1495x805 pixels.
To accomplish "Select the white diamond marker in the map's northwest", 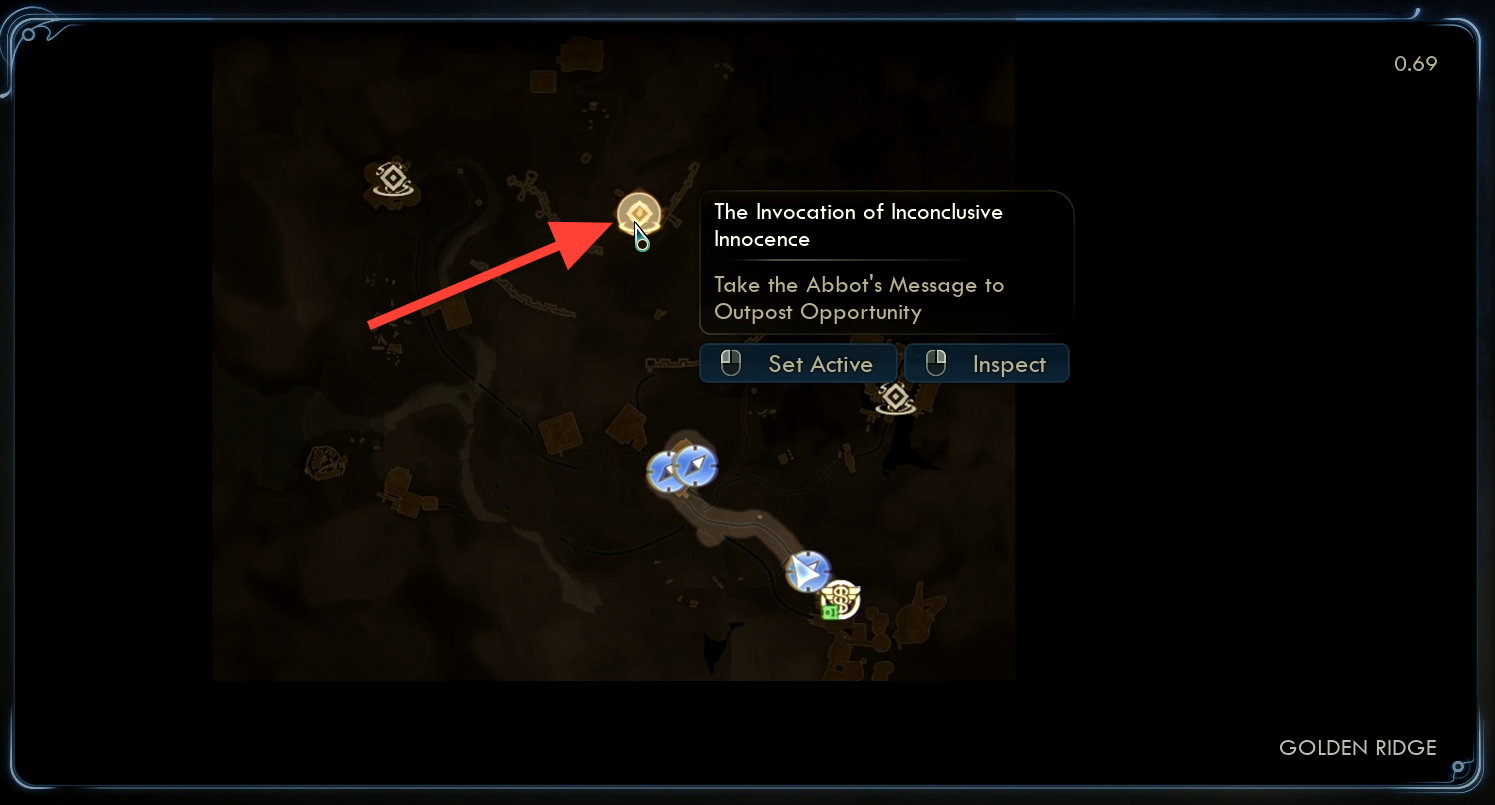I will click(393, 181).
